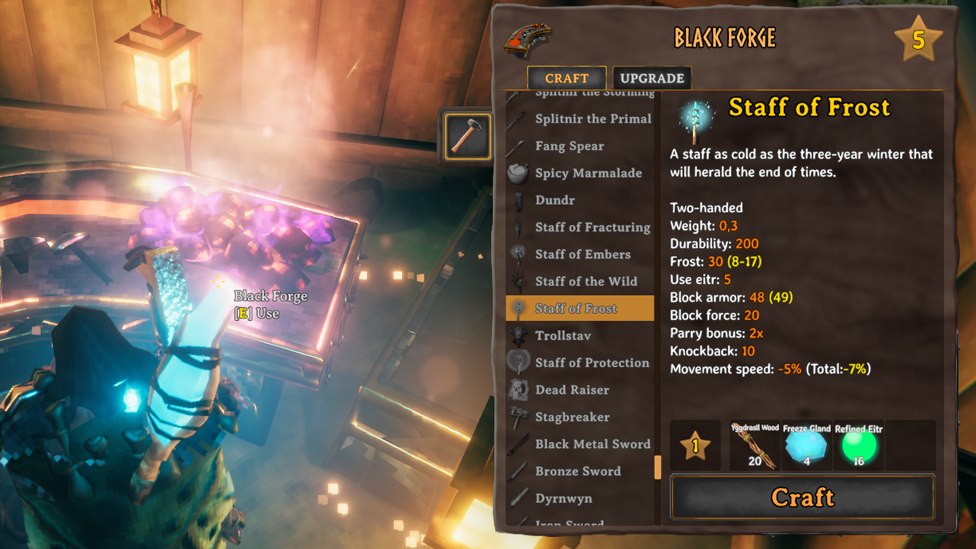Craft the Staff of Frost
976x549 pixels.
[x=802, y=497]
